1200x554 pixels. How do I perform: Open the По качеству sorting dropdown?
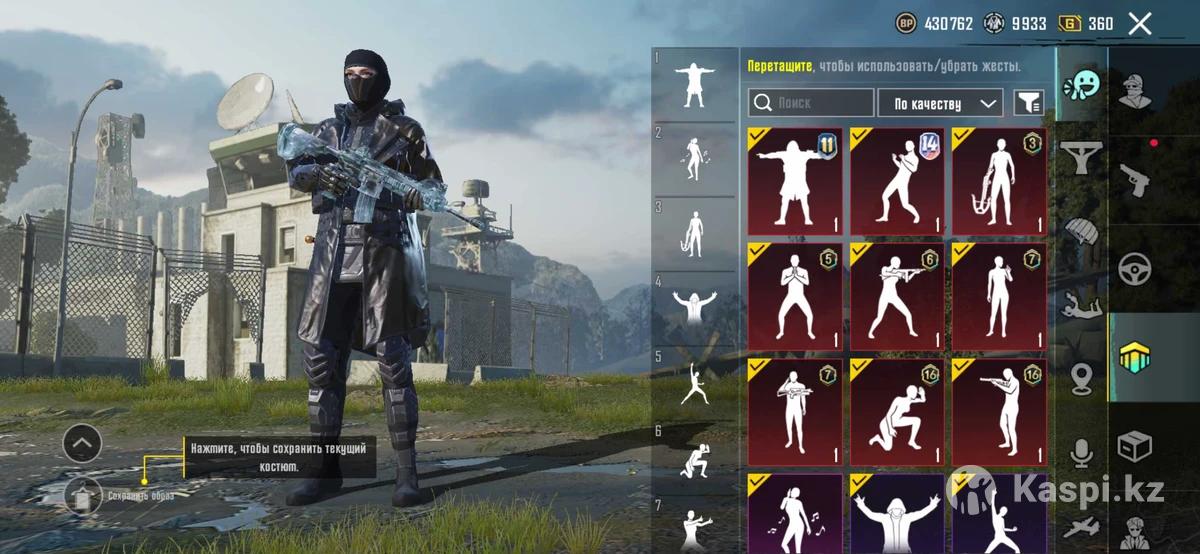pyautogui.click(x=940, y=103)
